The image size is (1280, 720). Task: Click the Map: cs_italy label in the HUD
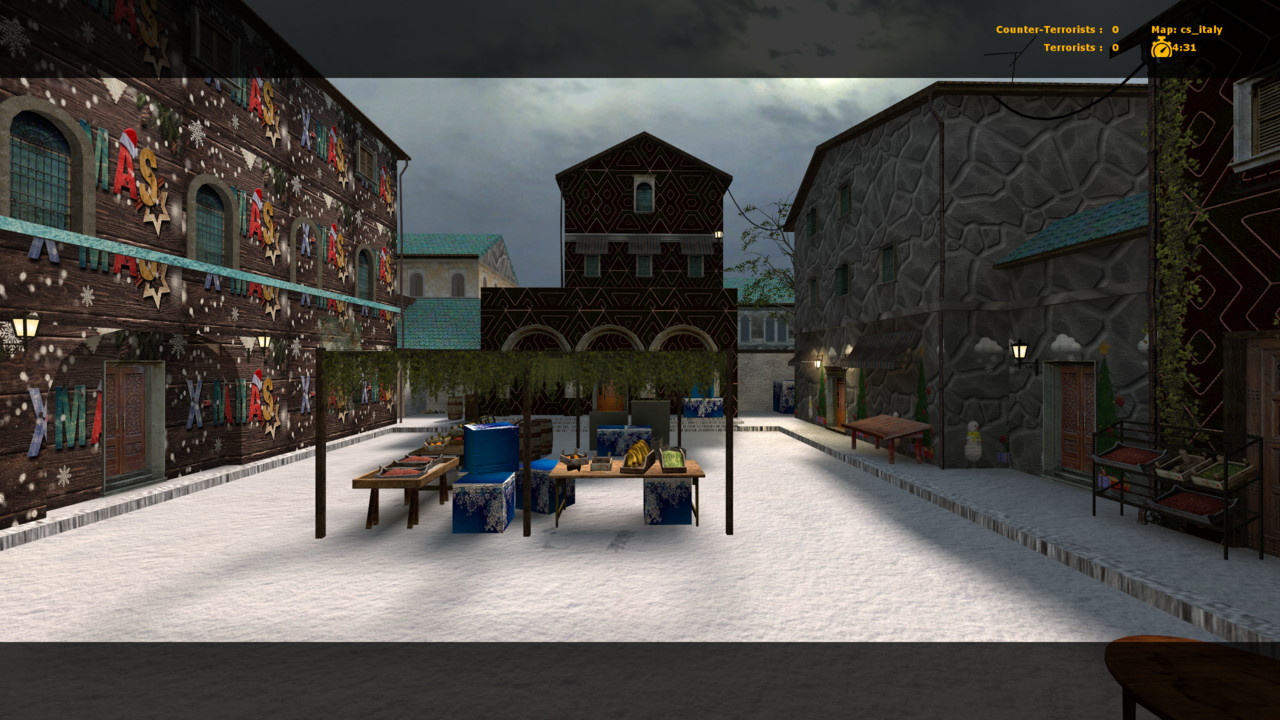point(1186,30)
